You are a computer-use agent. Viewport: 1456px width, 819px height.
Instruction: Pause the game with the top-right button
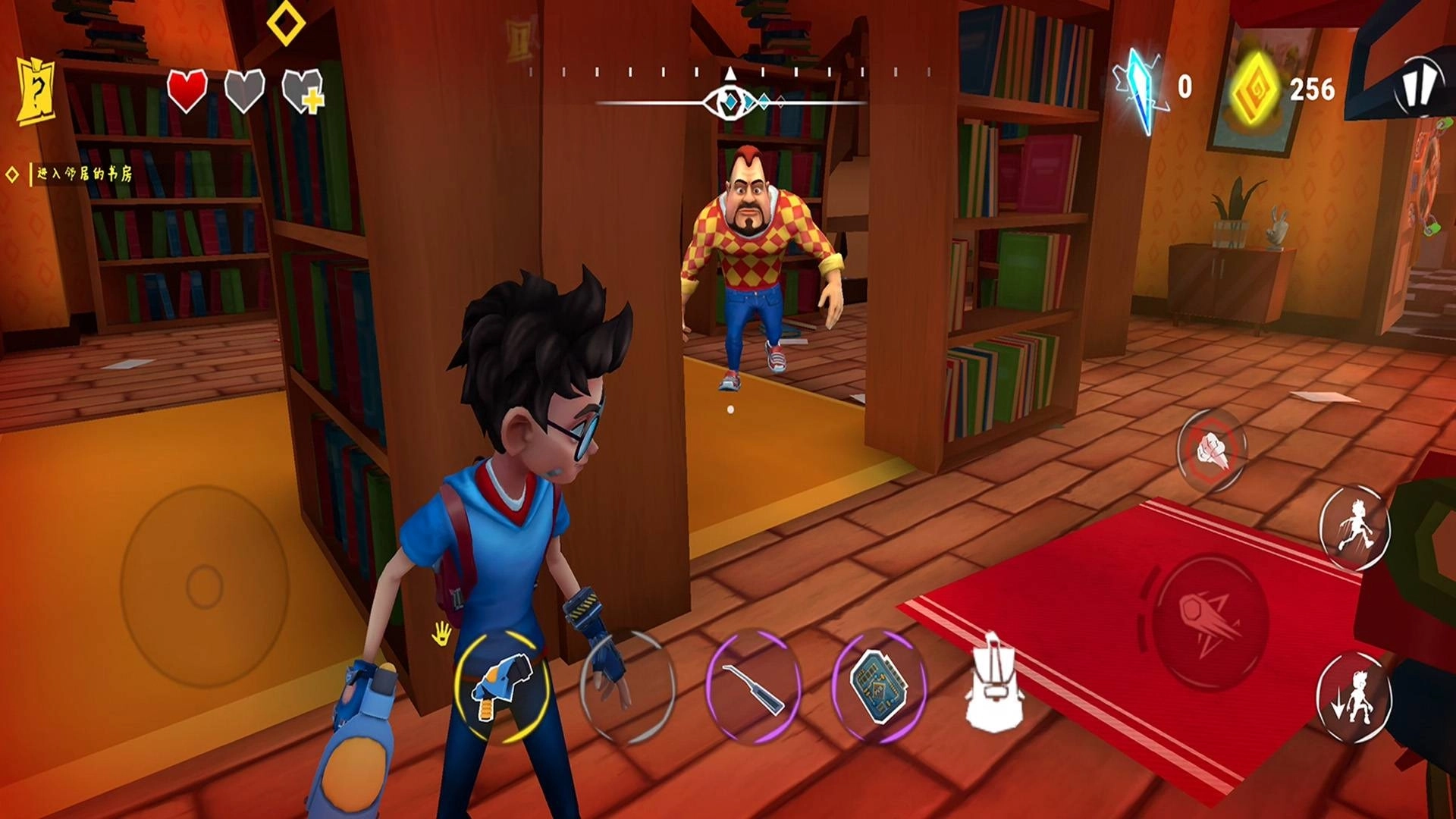pos(1417,86)
